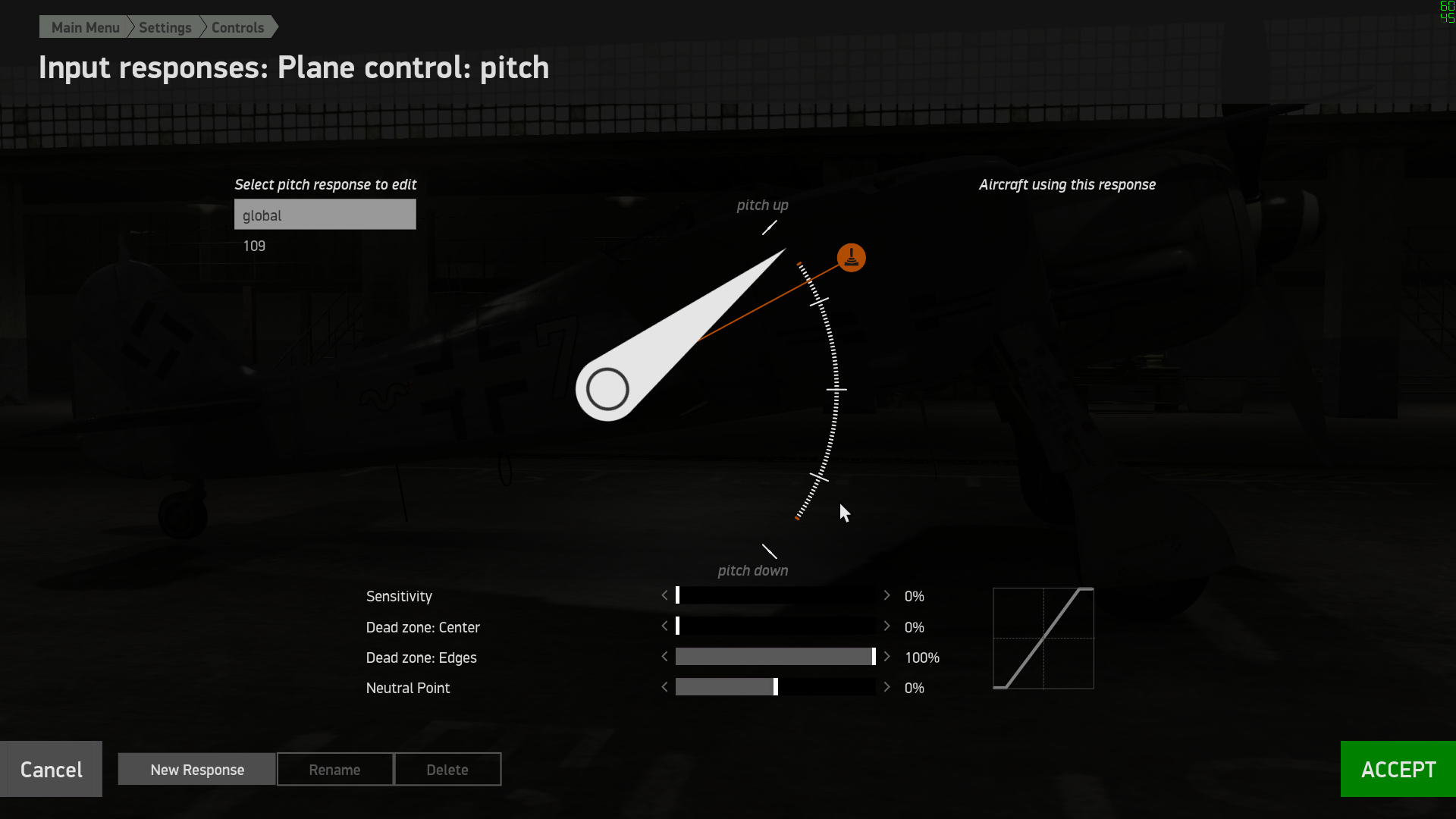Adjust the Dead zone: Center slider

click(x=775, y=626)
